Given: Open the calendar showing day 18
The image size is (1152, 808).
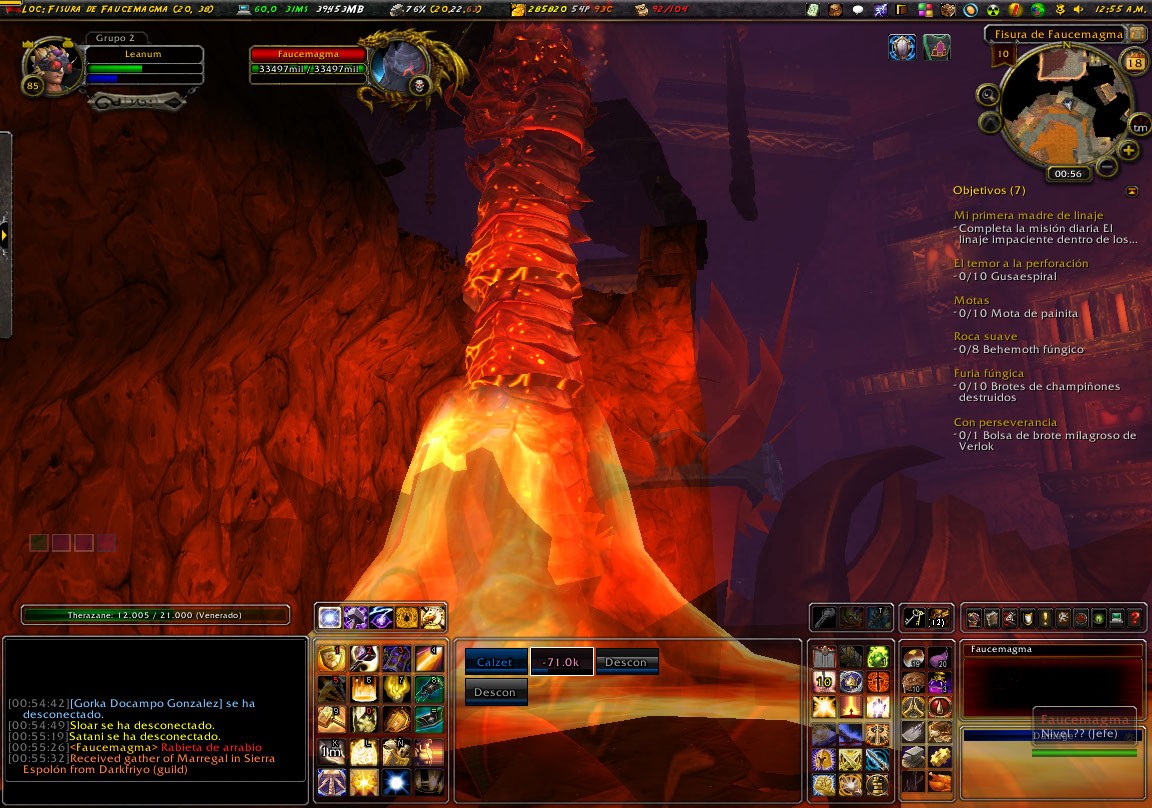Looking at the screenshot, I should (x=1135, y=63).
